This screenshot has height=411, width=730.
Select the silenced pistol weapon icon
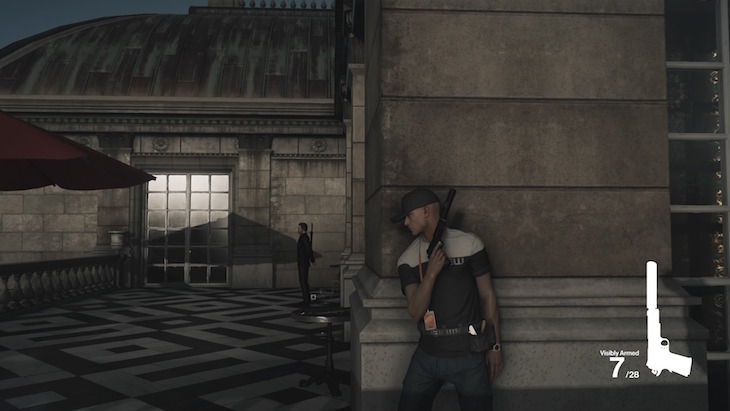[662, 330]
